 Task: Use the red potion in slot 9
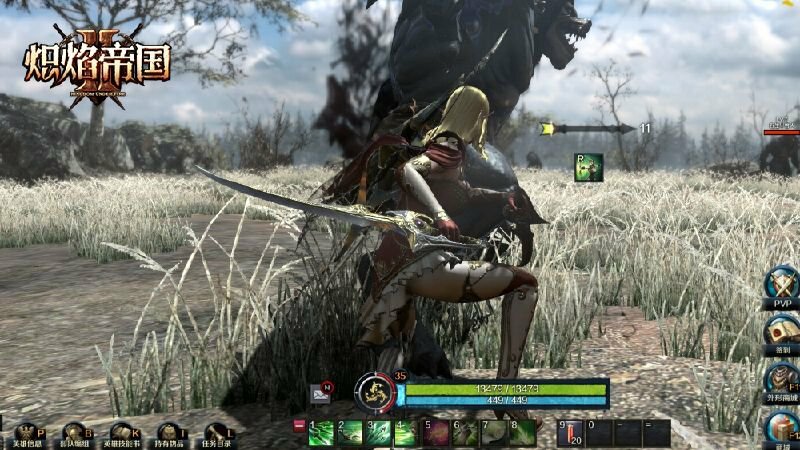(x=570, y=432)
